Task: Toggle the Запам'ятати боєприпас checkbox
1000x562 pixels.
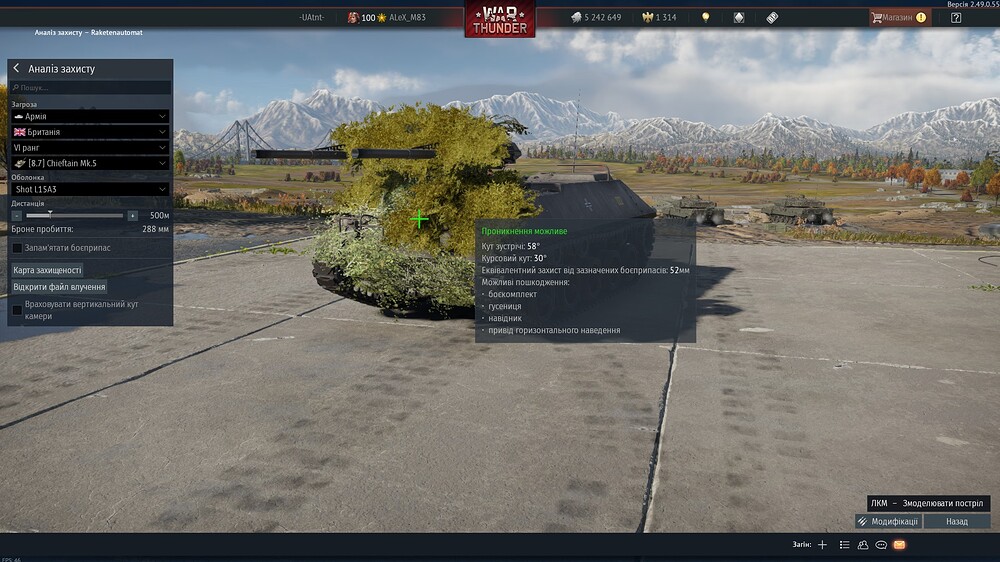Action: pyautogui.click(x=17, y=247)
